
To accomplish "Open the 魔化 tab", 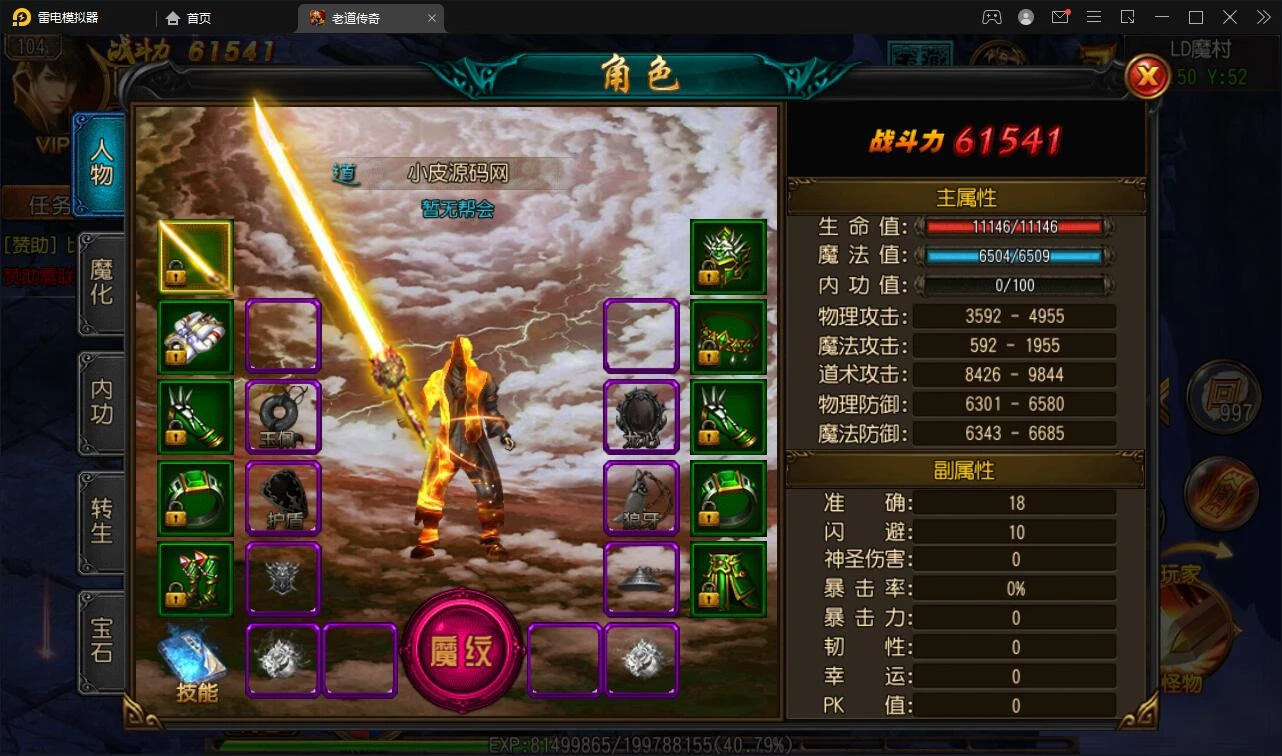I will [101, 283].
